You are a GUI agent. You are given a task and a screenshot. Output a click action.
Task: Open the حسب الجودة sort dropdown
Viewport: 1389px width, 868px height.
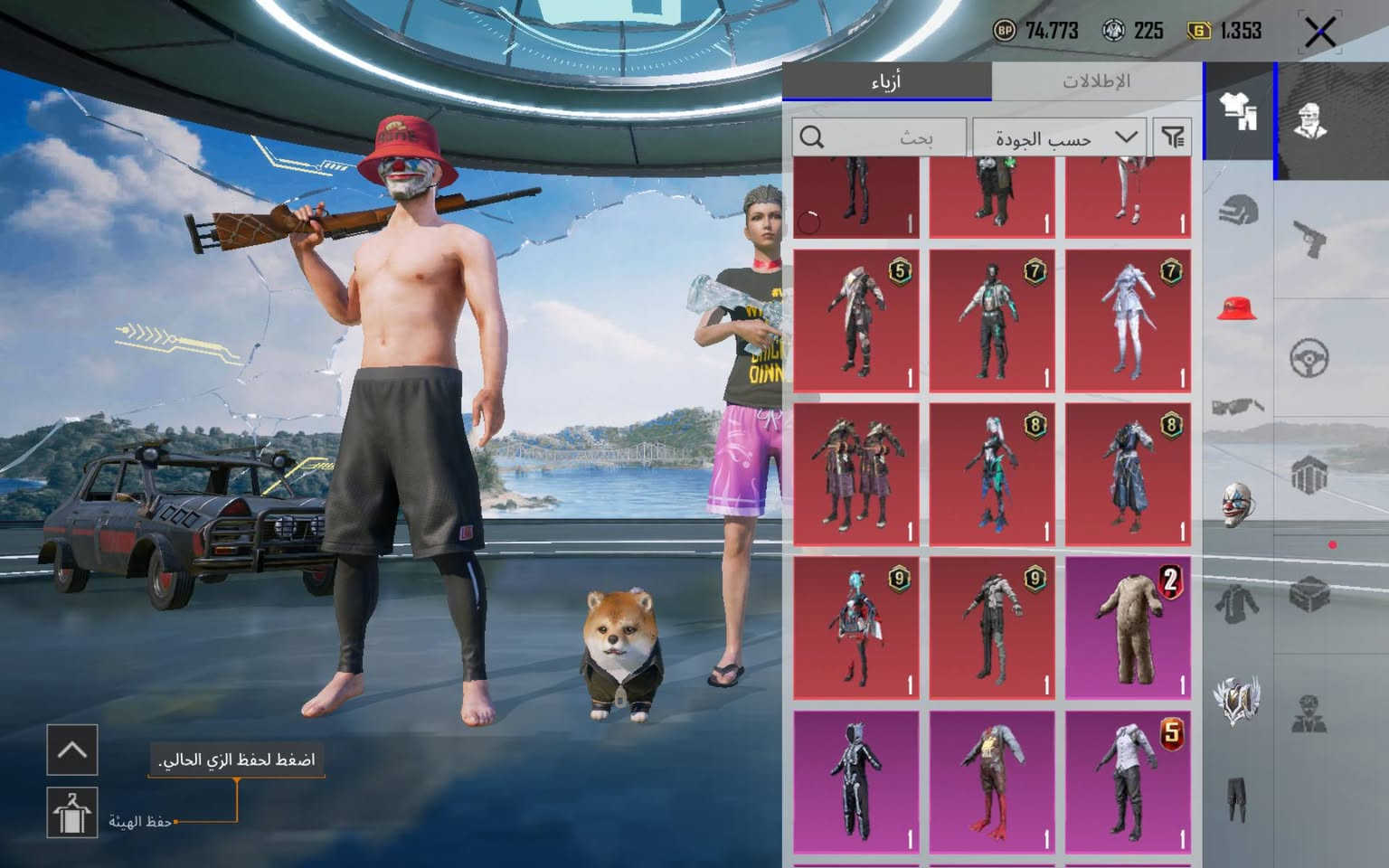pos(1060,137)
